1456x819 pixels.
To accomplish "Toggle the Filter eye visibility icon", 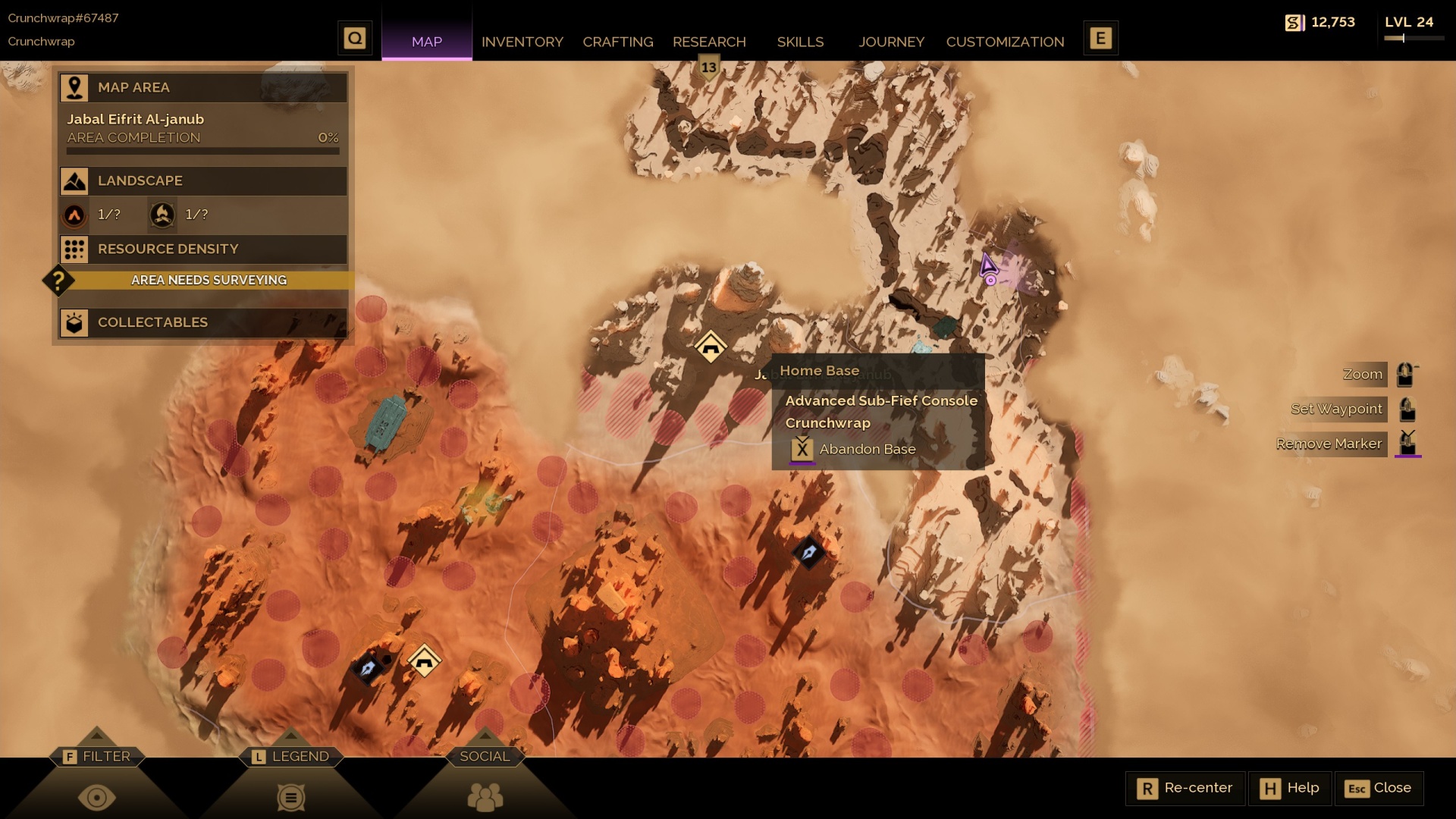I will tap(96, 797).
